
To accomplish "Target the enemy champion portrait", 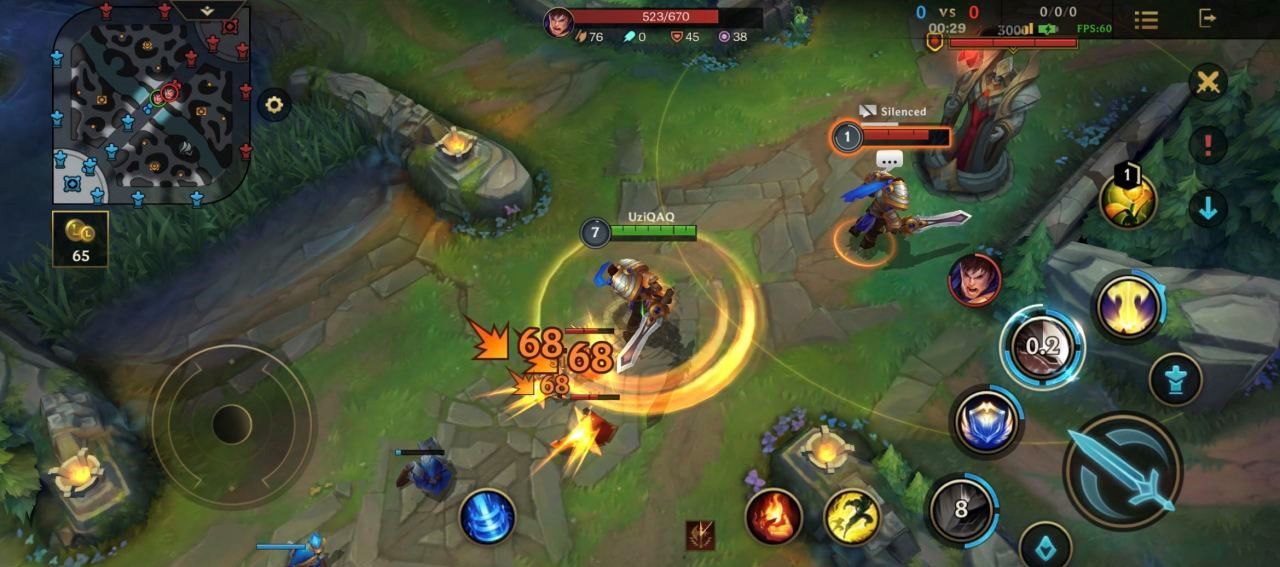I will click(975, 280).
